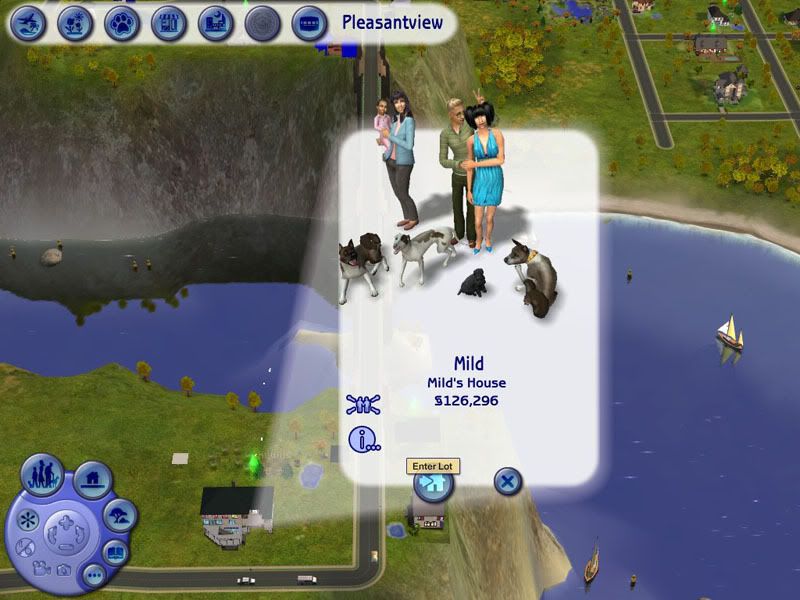This screenshot has width=800, height=600.
Task: Enter the Mild family's lot
Action: click(433, 485)
